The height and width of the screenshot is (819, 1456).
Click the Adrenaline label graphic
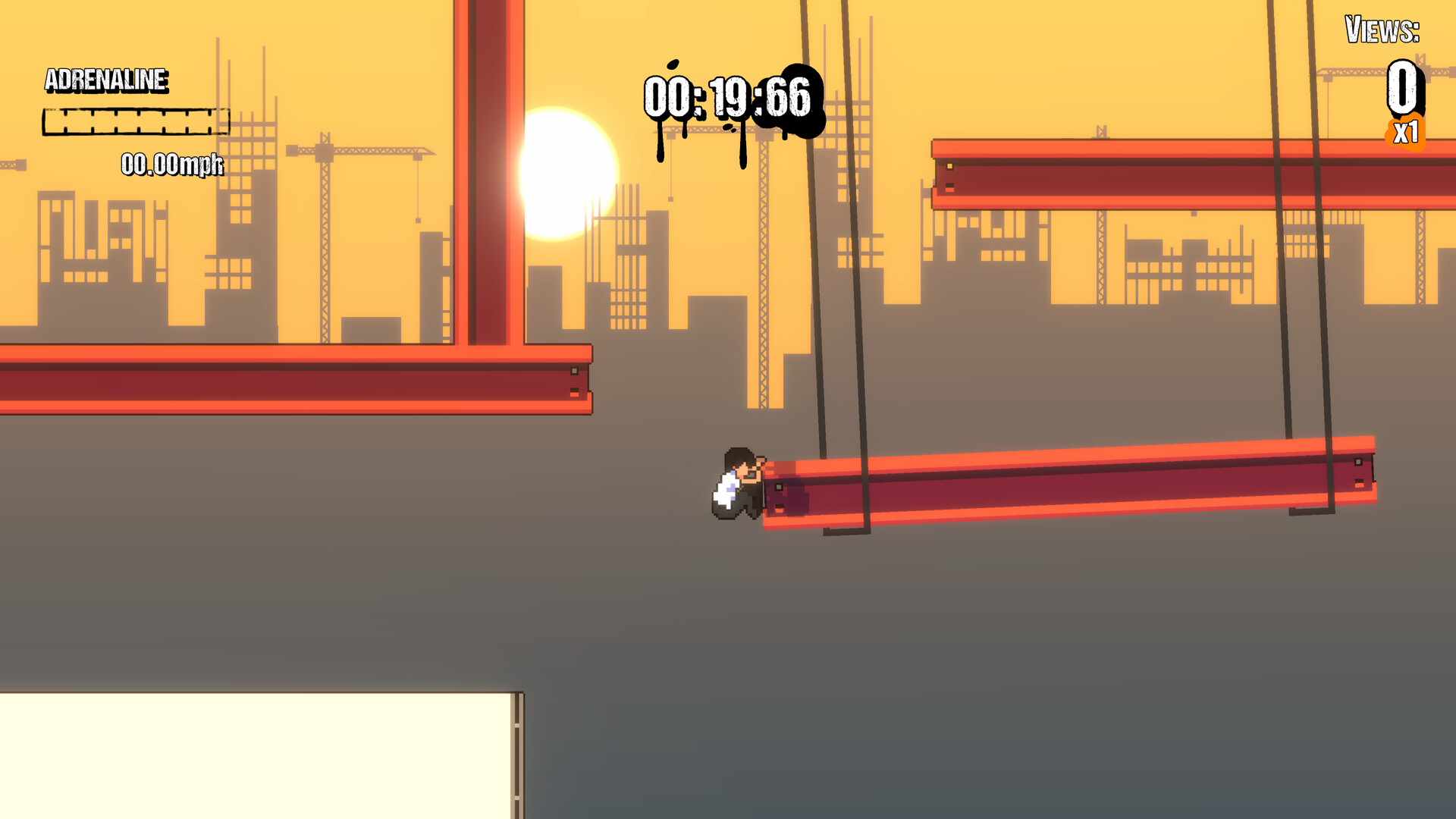107,79
